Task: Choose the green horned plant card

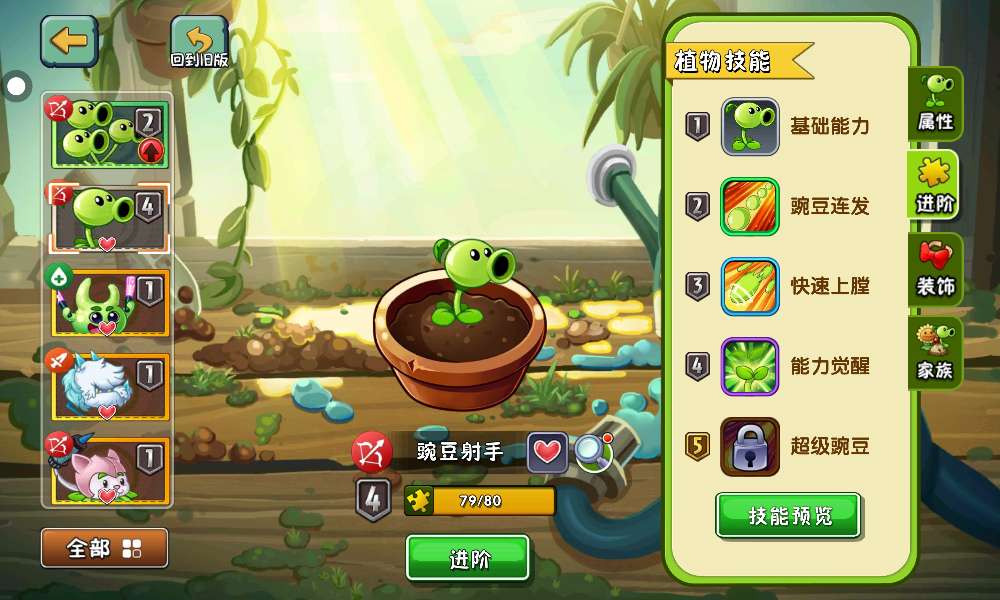Action: [x=108, y=302]
